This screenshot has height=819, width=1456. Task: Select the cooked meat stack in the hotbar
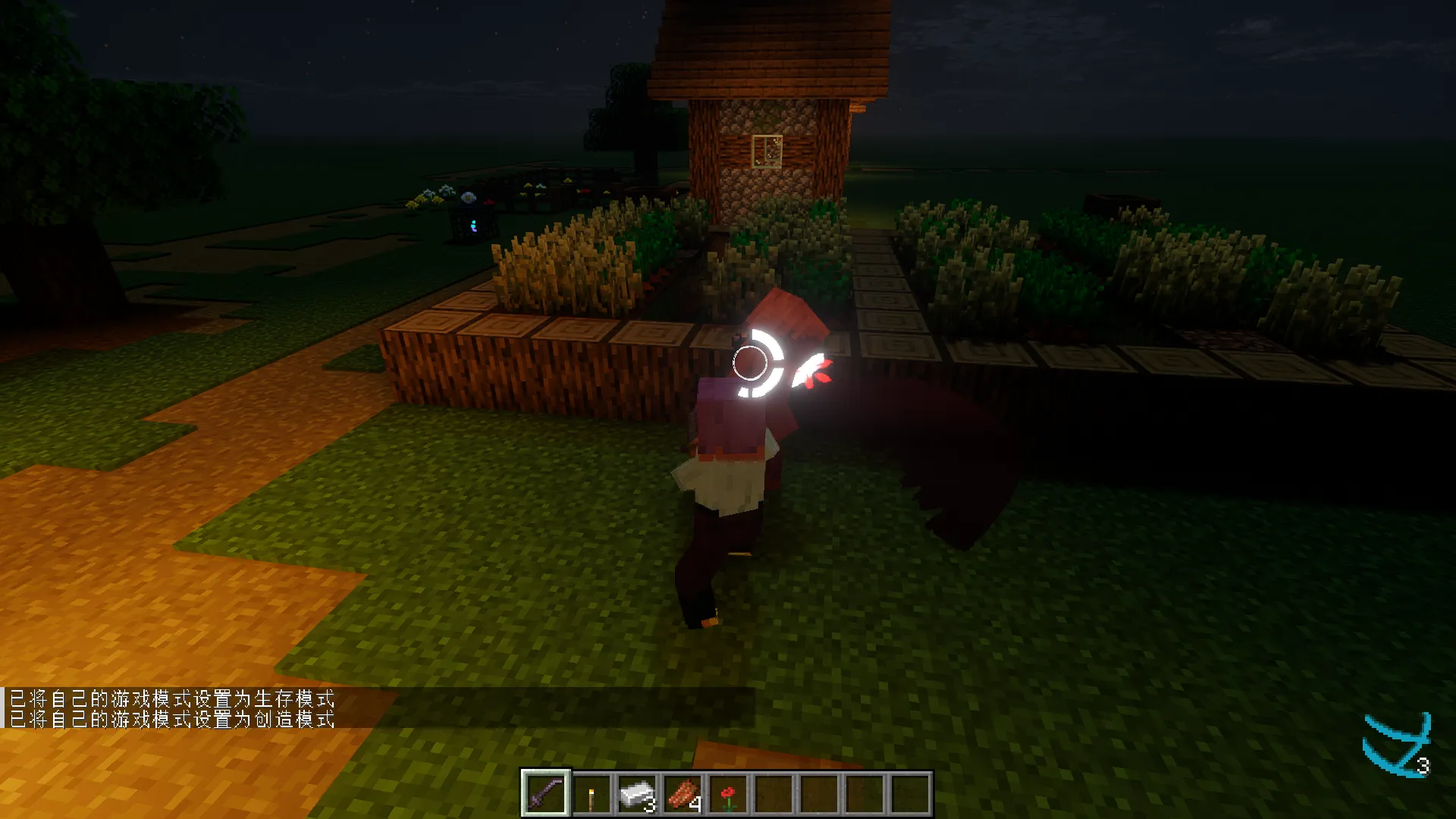click(682, 792)
